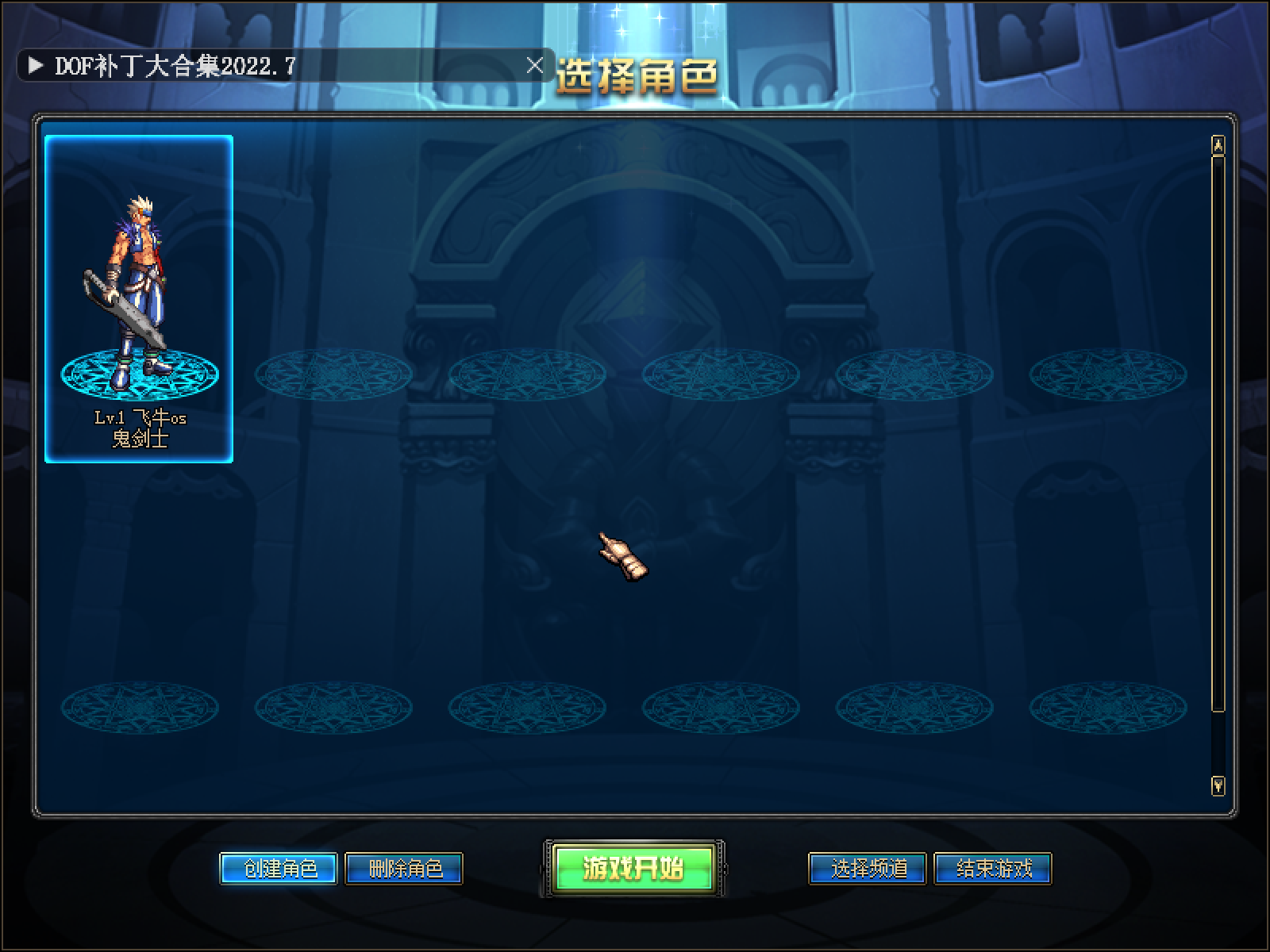Start the game with 游戏开始
Image resolution: width=1270 pixels, height=952 pixels.
(x=633, y=869)
